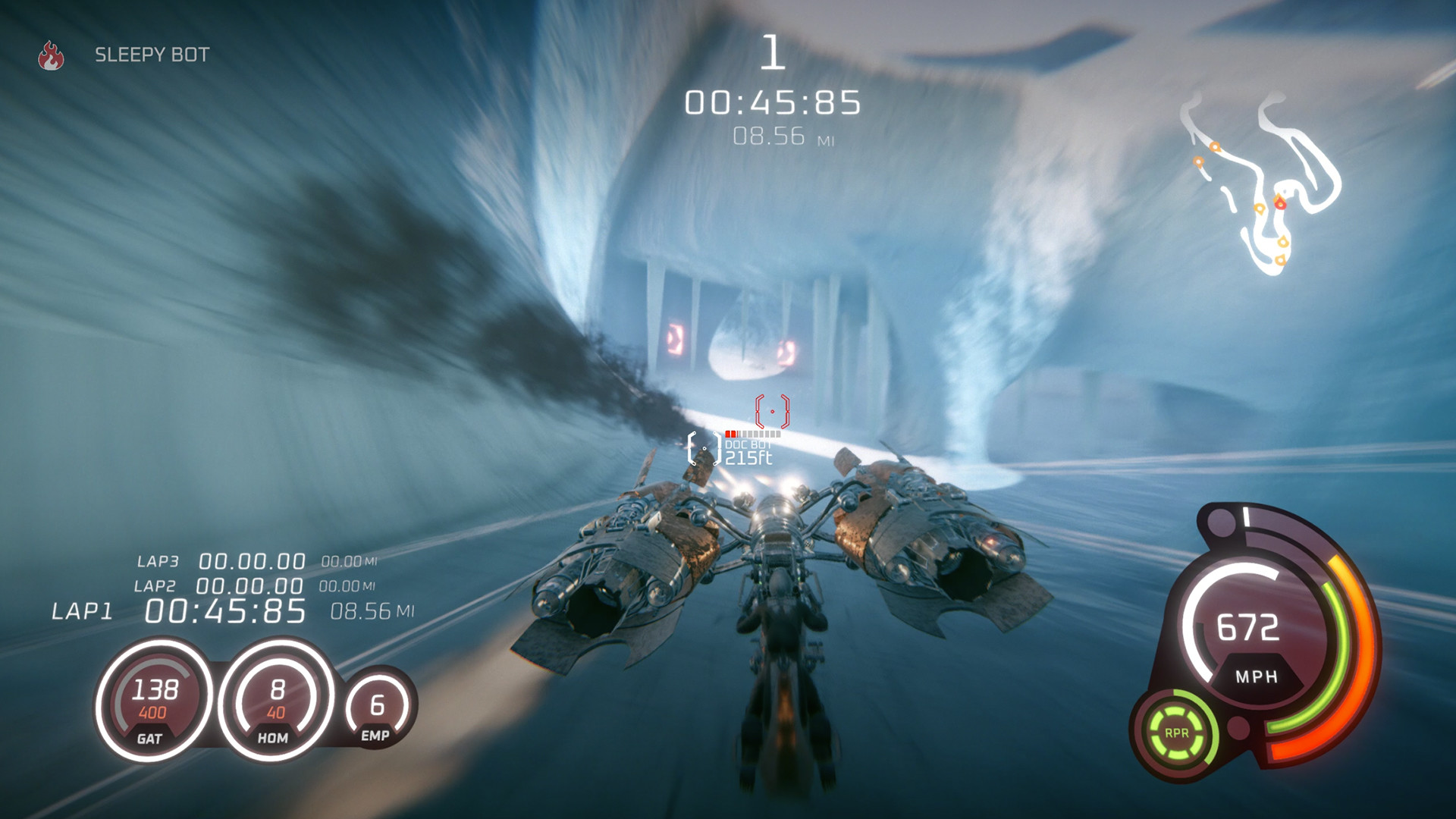Select the HOM homing missile gauge
This screenshot has height=819, width=1456.
(x=276, y=699)
